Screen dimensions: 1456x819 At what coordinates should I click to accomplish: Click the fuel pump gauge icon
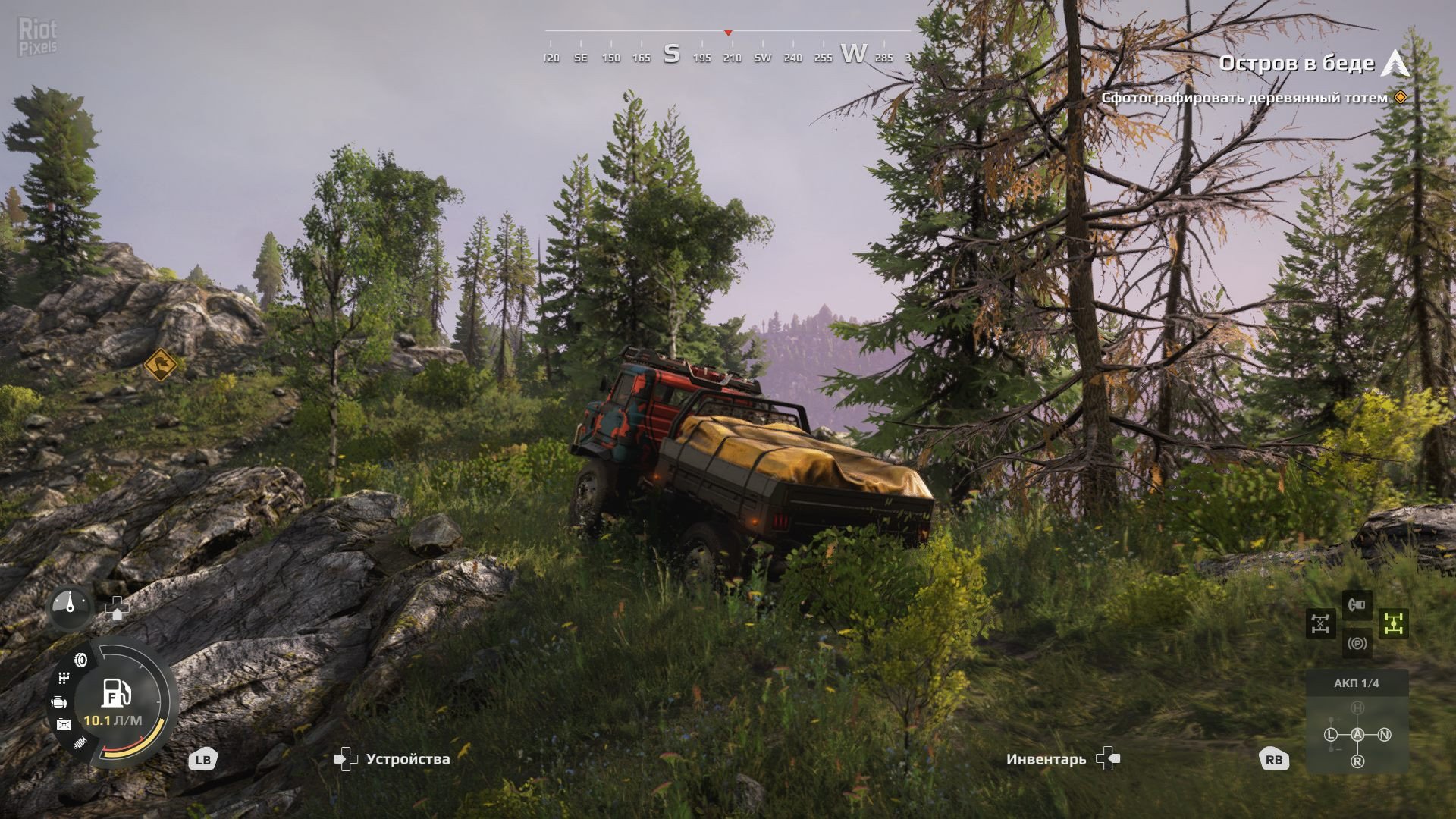point(116,693)
